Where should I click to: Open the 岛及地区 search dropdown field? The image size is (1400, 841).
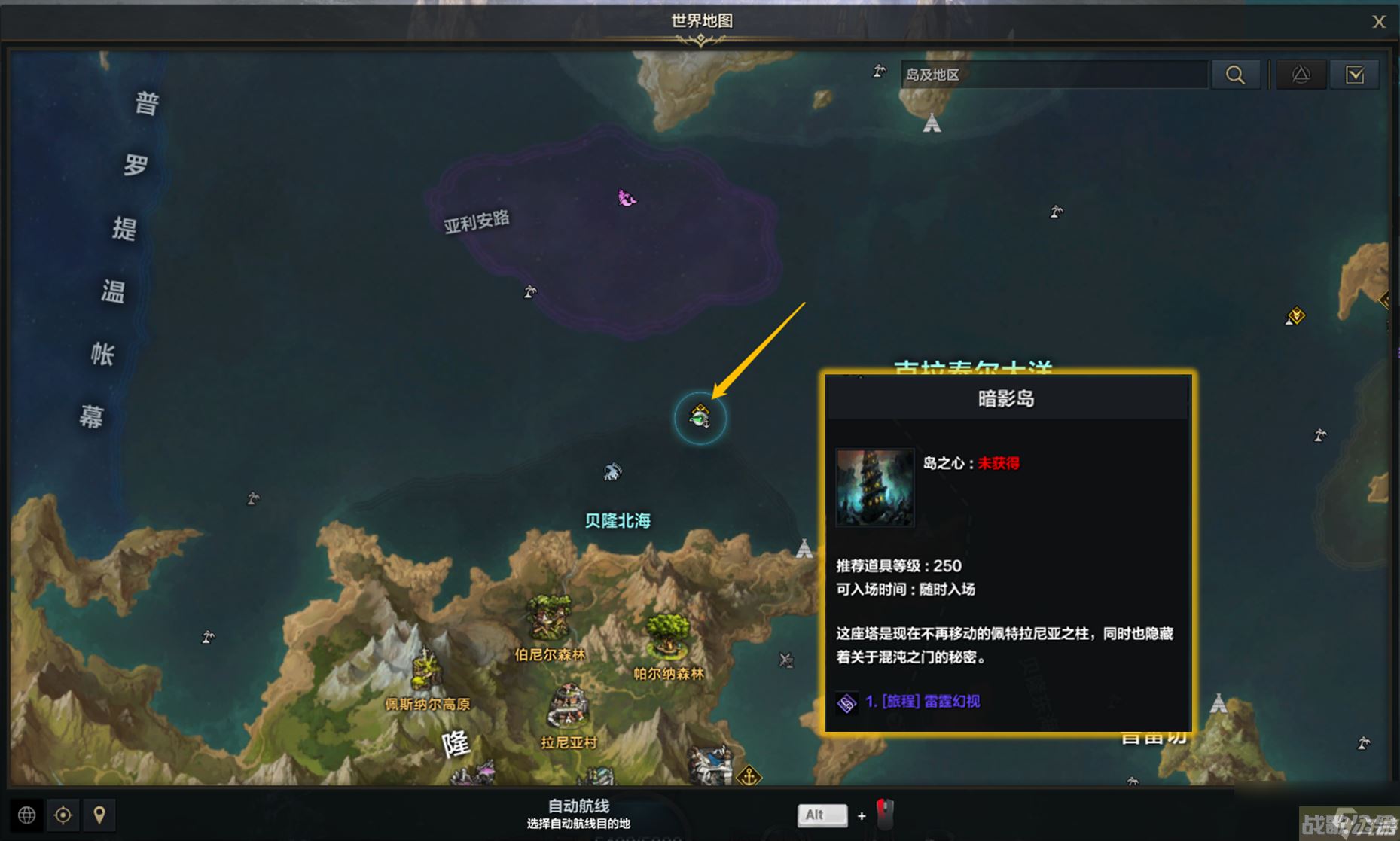1053,74
